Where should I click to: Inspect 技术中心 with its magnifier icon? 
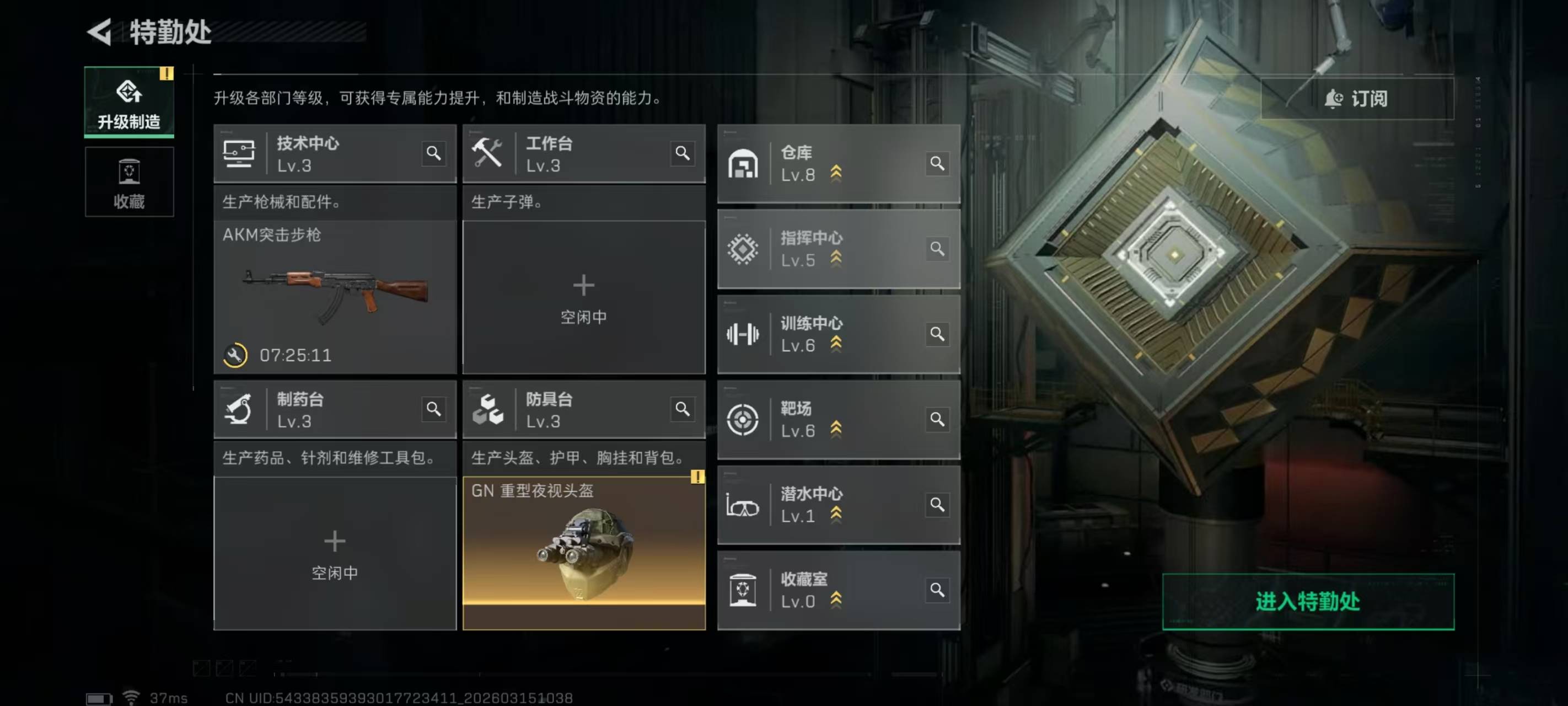click(433, 153)
